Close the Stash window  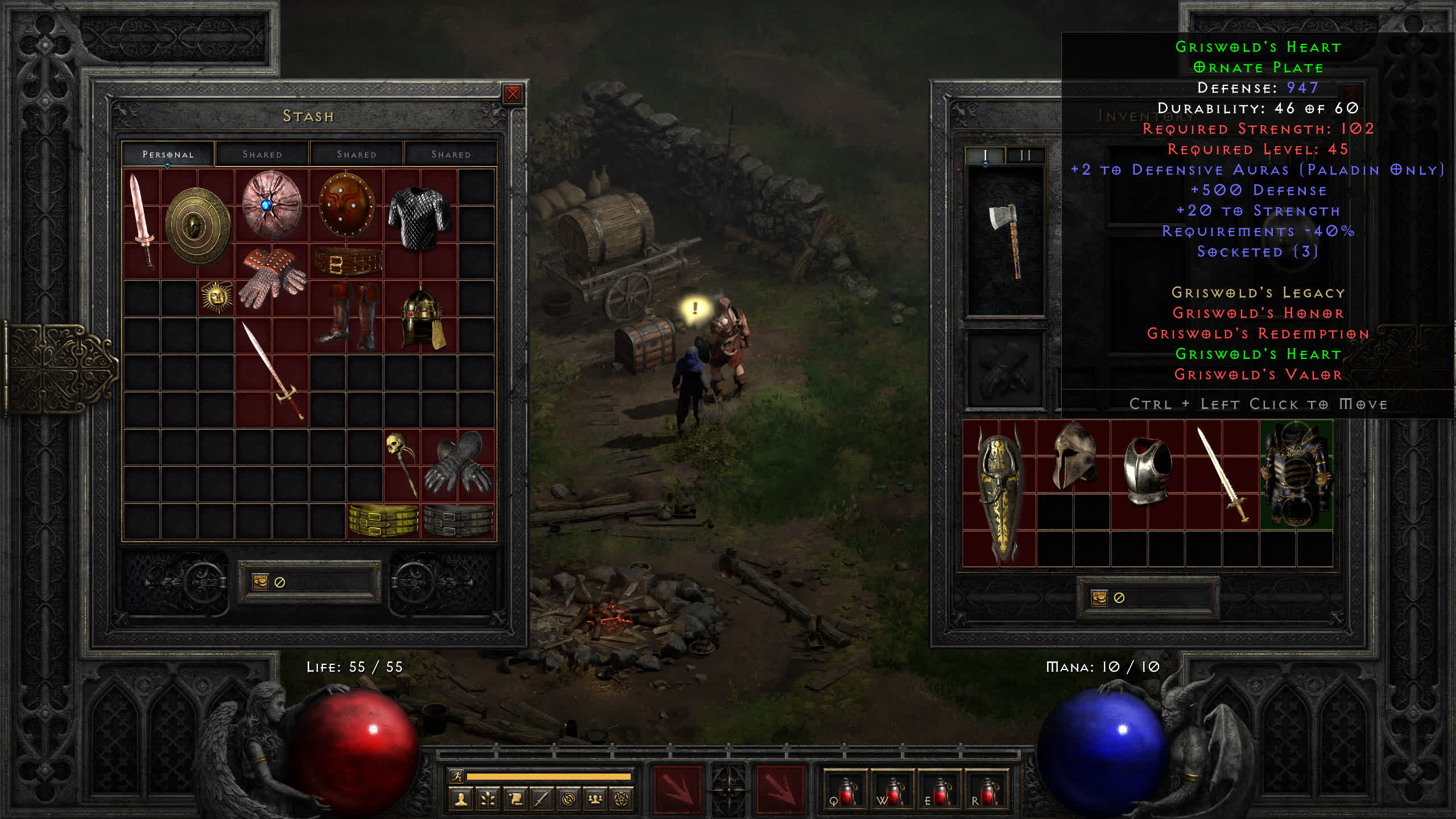point(512,94)
